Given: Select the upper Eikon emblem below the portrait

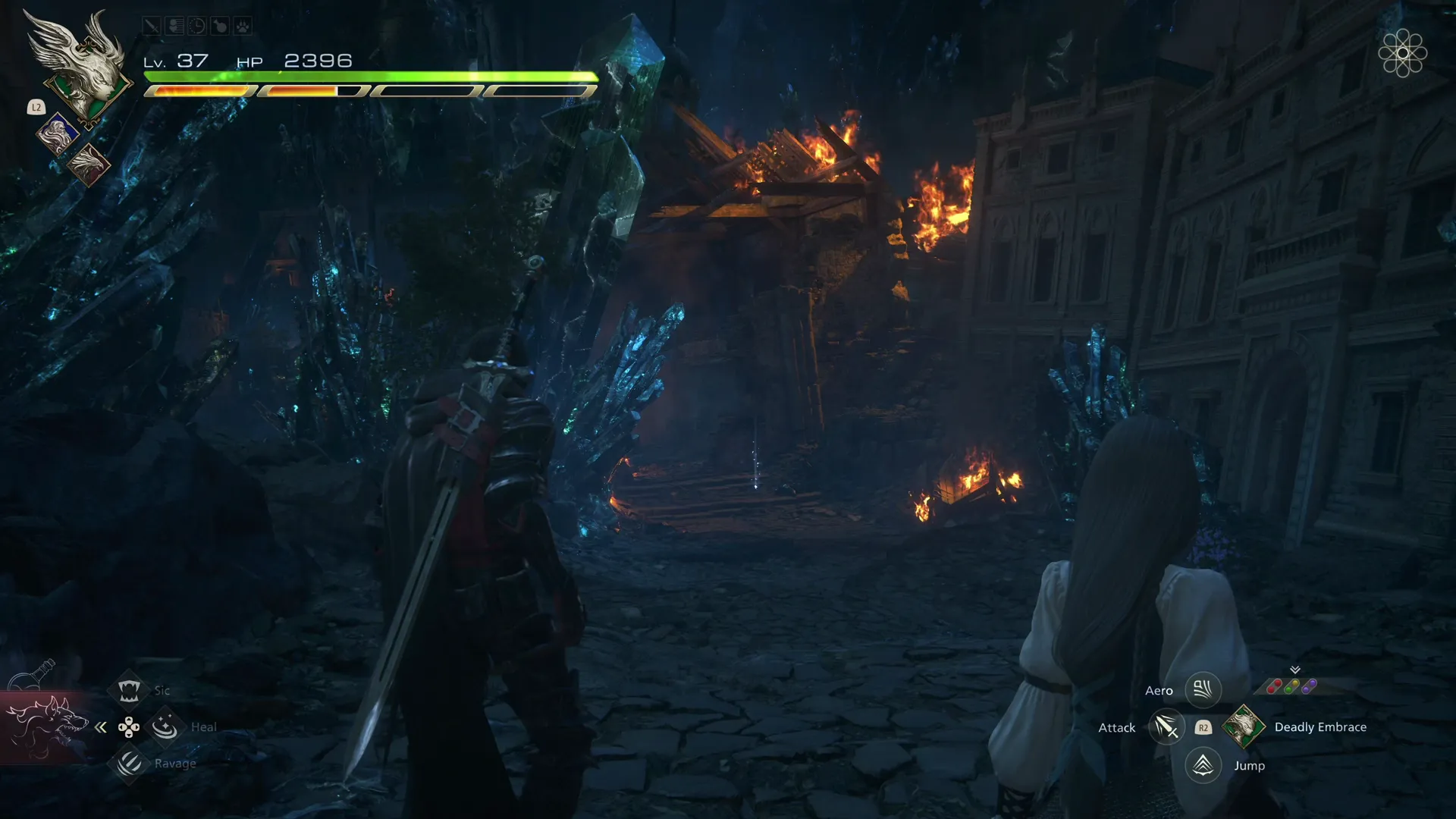Looking at the screenshot, I should coord(57,135).
